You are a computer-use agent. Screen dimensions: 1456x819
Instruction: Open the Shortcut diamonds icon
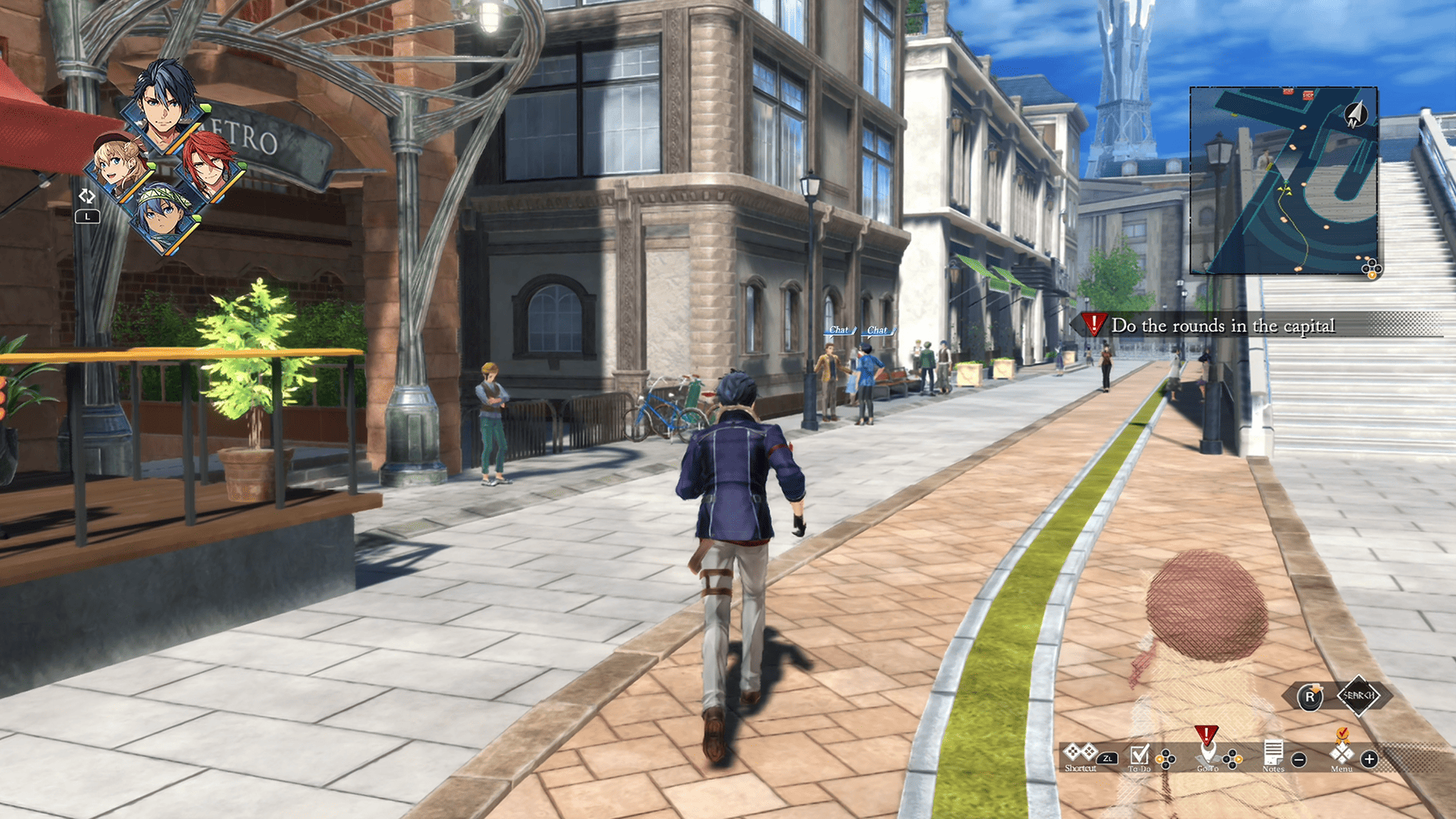coord(1080,753)
